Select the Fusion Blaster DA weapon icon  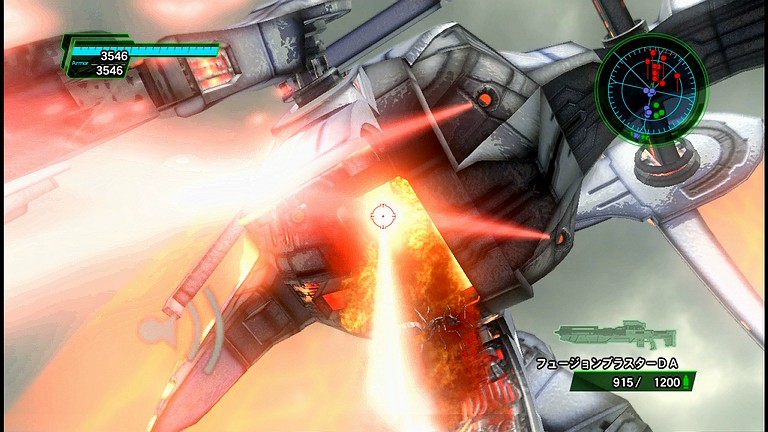617,336
